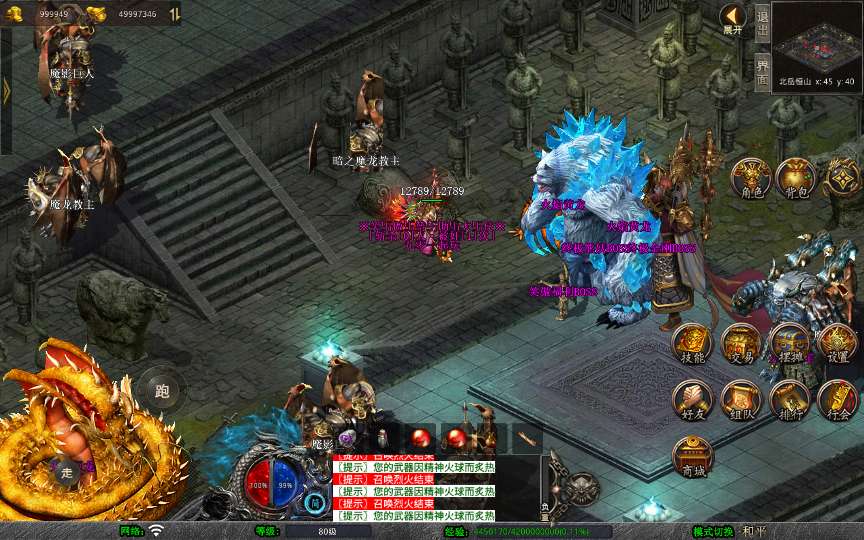Open the 交易 trade window
This screenshot has width=864, height=540.
click(741, 343)
